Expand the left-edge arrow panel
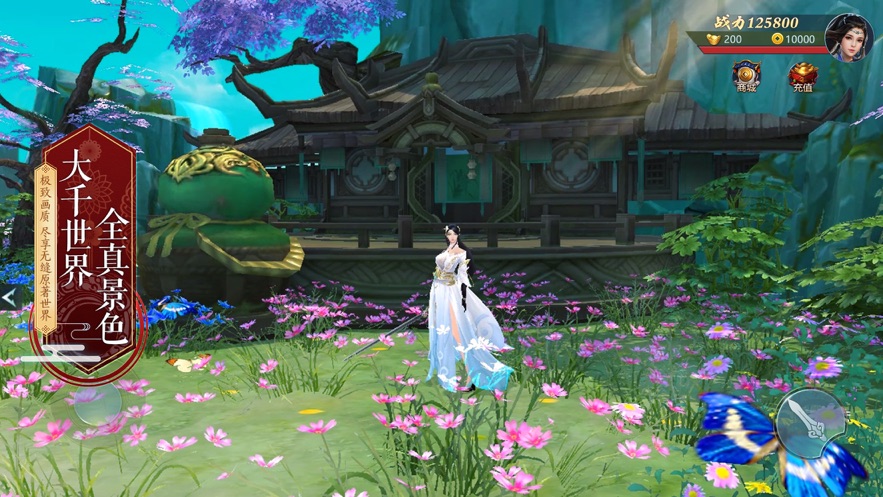 [x=8, y=297]
